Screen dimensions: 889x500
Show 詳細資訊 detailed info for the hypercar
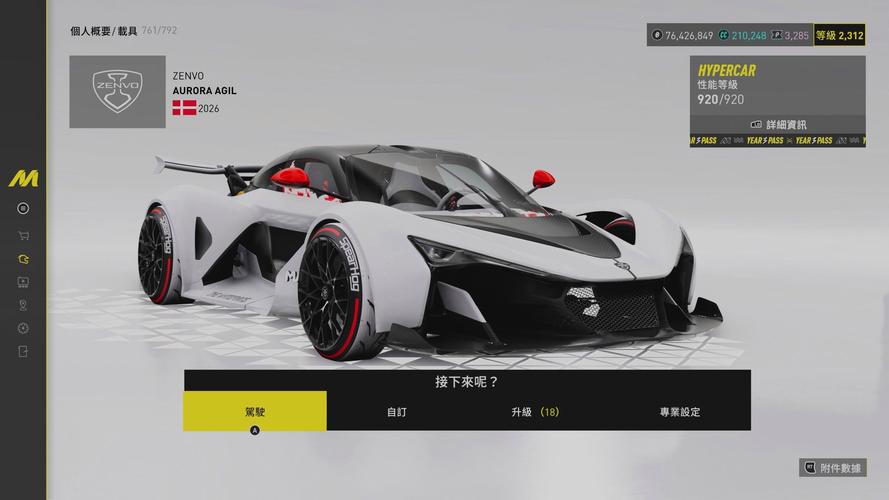coord(777,125)
